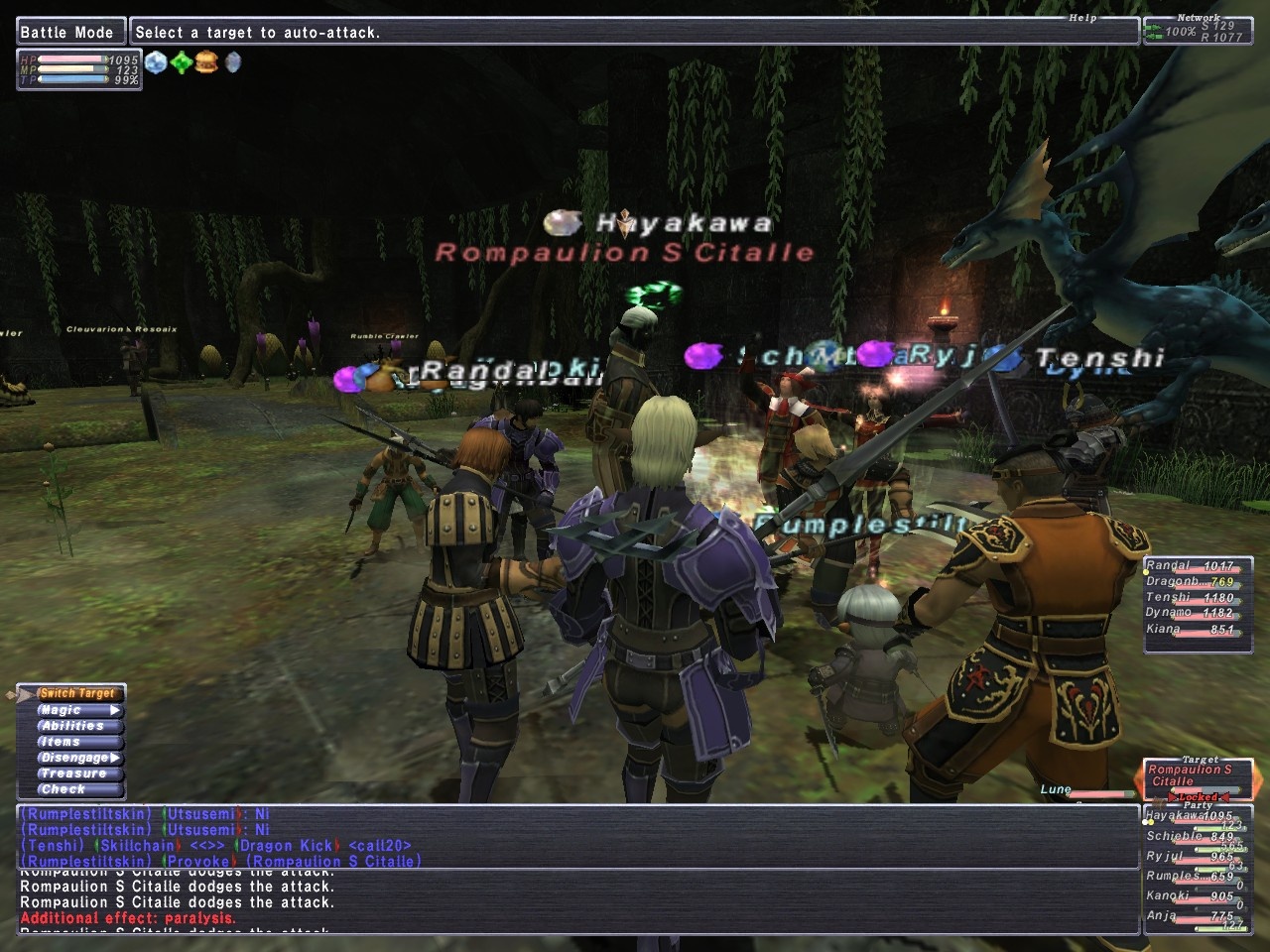Image resolution: width=1270 pixels, height=952 pixels.
Task: Choose Items from the battle menu
Action: point(62,742)
